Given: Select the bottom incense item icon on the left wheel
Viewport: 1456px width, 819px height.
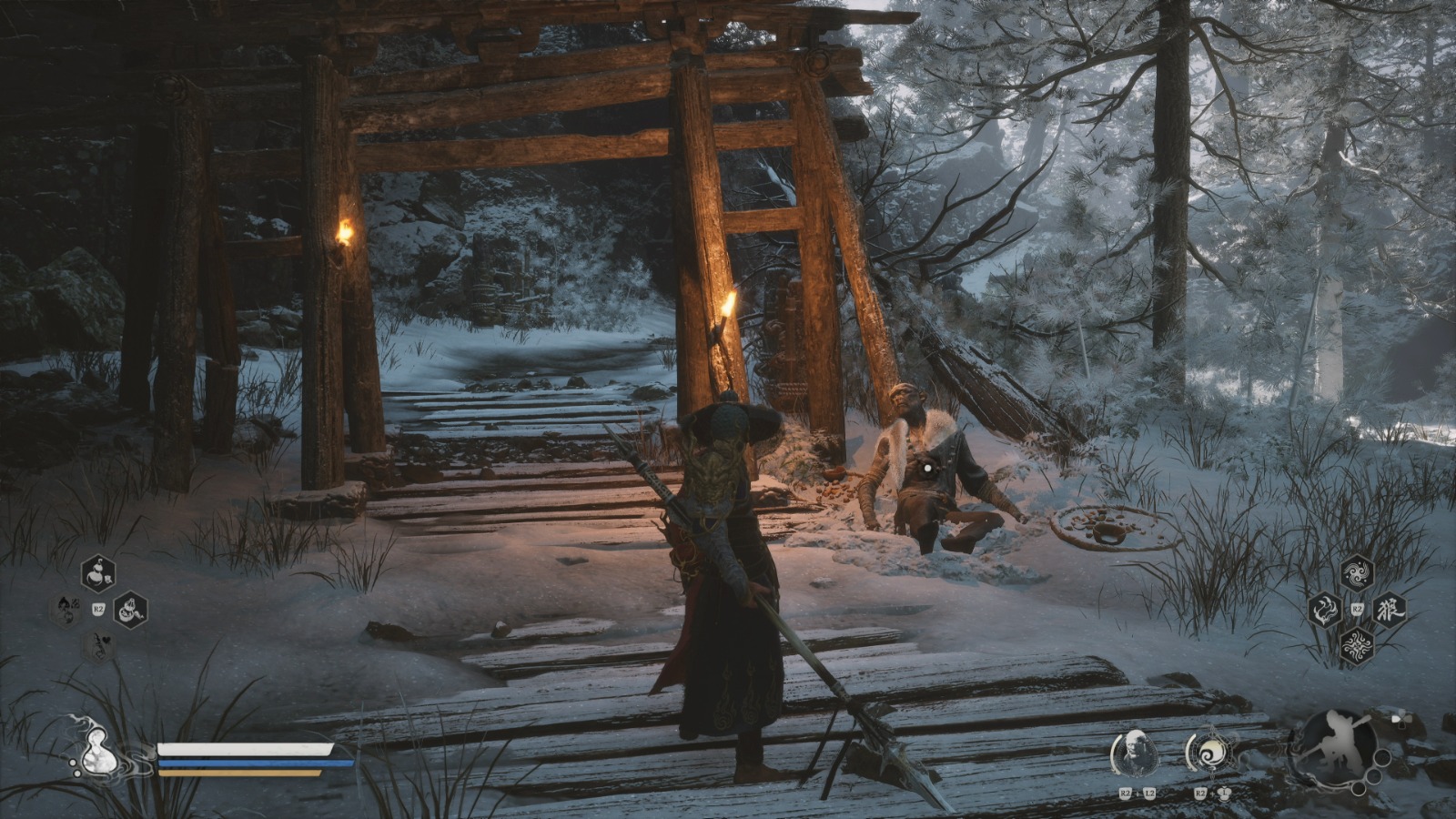Looking at the screenshot, I should [97, 645].
